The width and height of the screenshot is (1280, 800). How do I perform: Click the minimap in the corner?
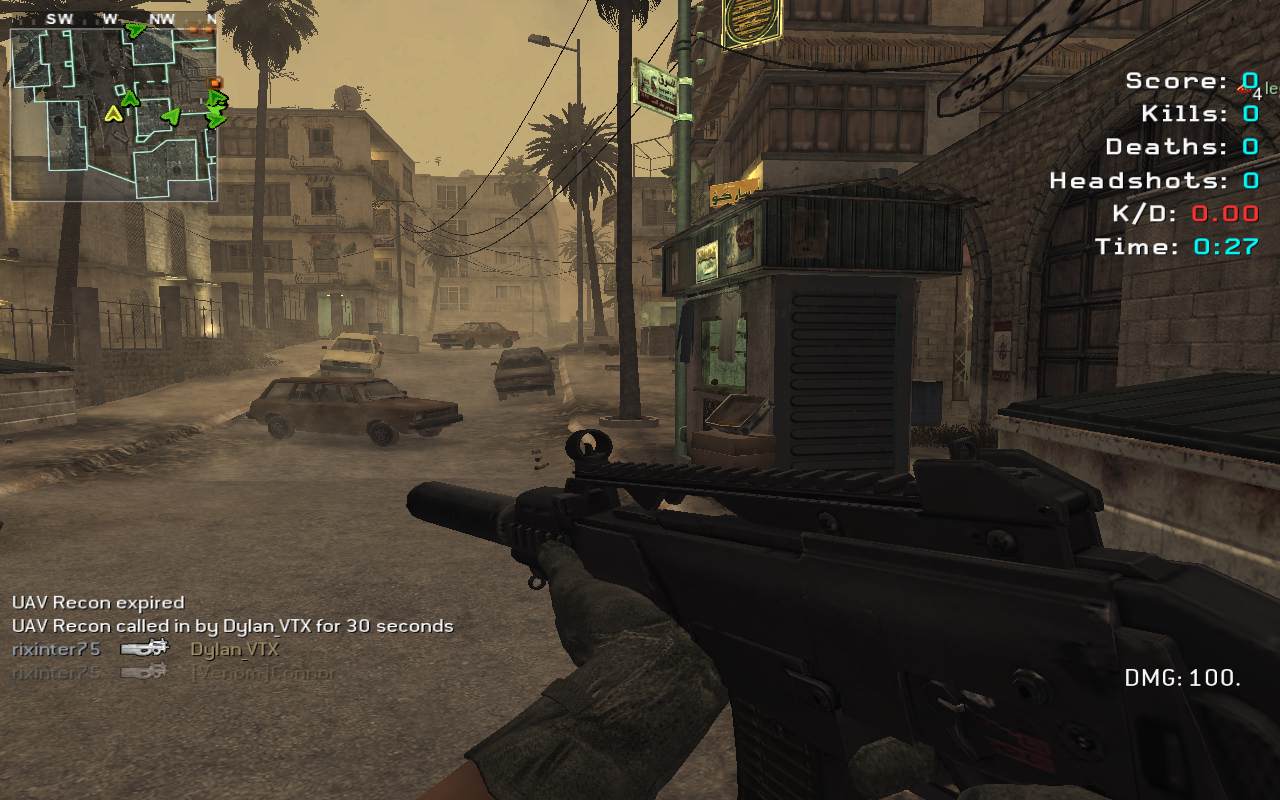[113, 113]
